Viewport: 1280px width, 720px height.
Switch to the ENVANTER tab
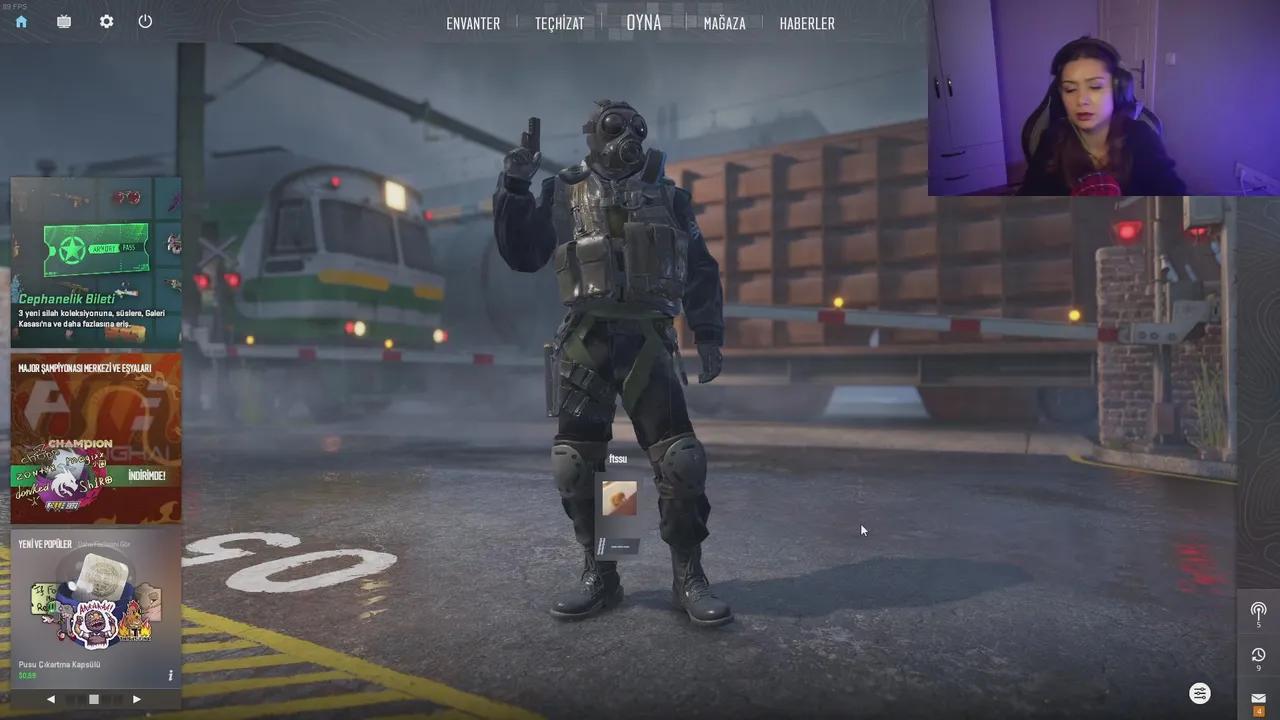472,23
